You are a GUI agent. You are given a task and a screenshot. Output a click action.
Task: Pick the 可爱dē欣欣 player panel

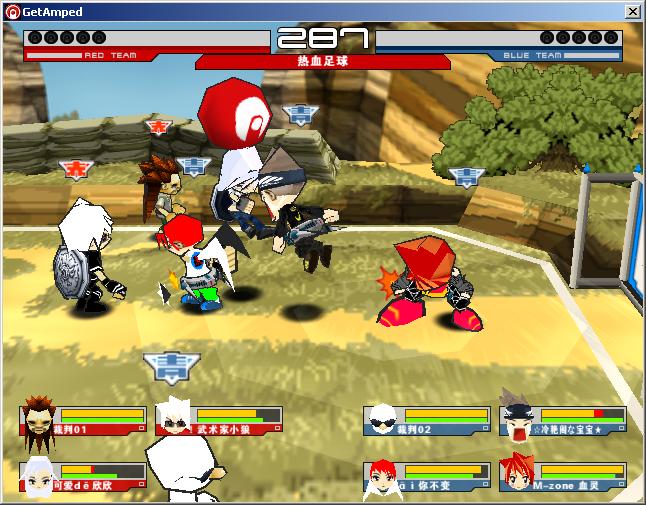[x=84, y=477]
